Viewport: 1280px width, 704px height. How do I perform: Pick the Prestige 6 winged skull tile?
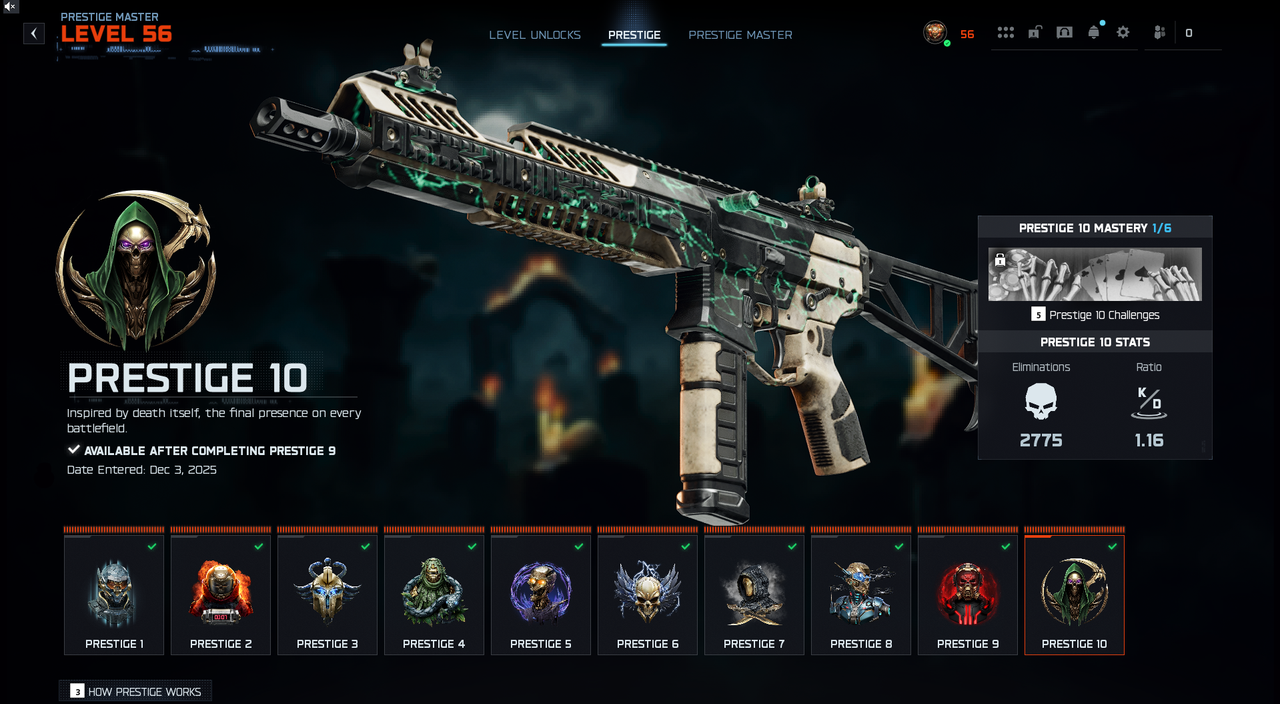(648, 595)
